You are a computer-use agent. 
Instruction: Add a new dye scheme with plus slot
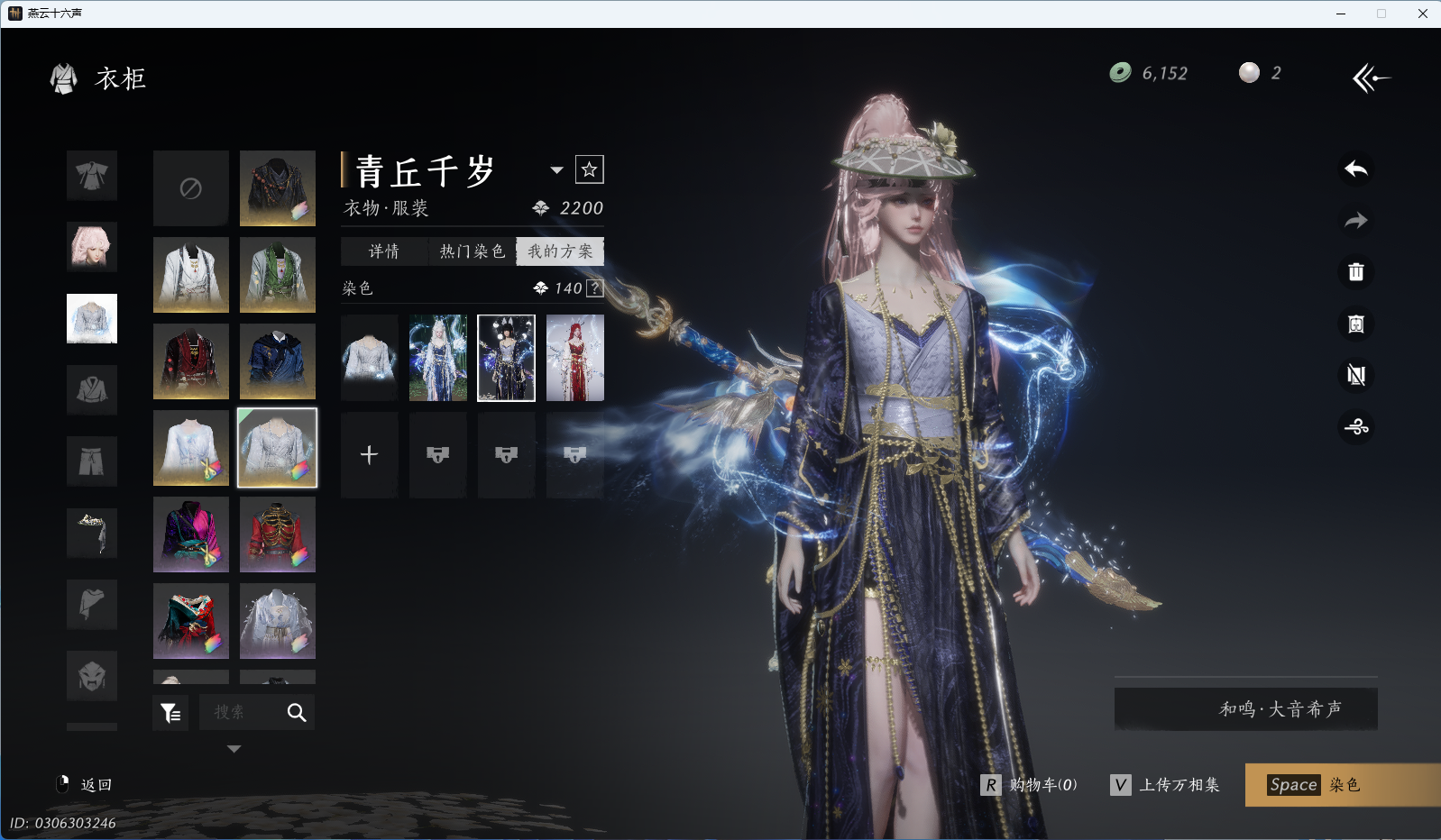369,455
